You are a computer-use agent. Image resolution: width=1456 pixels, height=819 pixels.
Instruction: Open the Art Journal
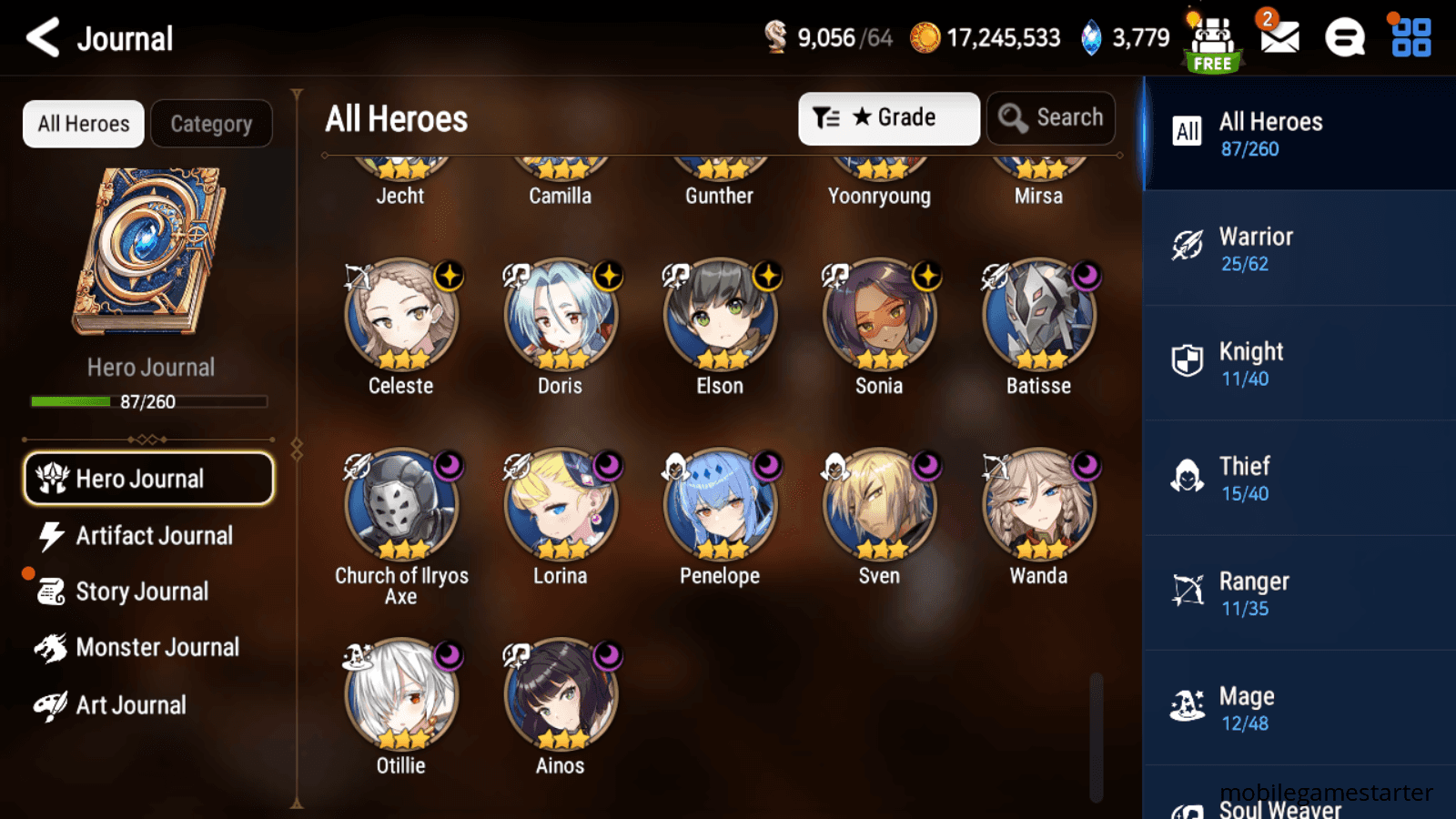pyautogui.click(x=130, y=705)
